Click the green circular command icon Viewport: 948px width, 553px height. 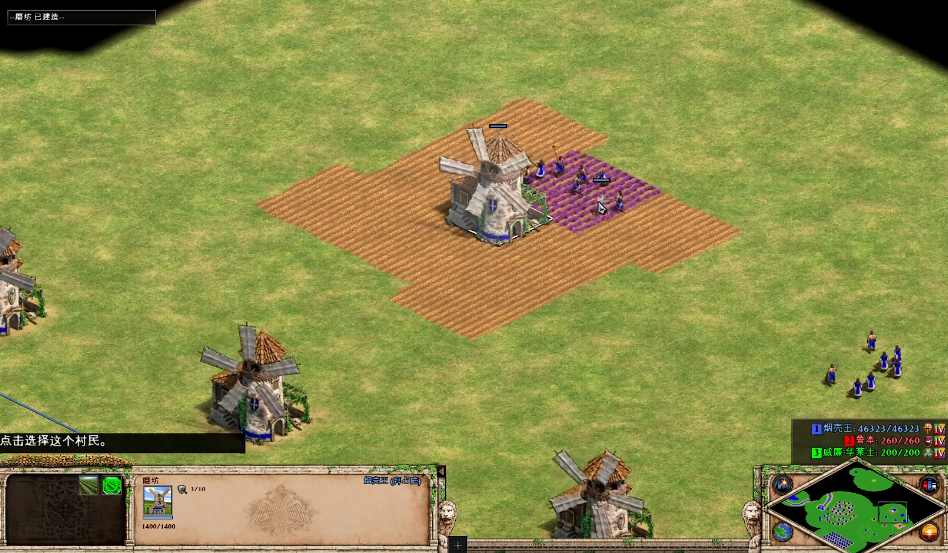112,486
